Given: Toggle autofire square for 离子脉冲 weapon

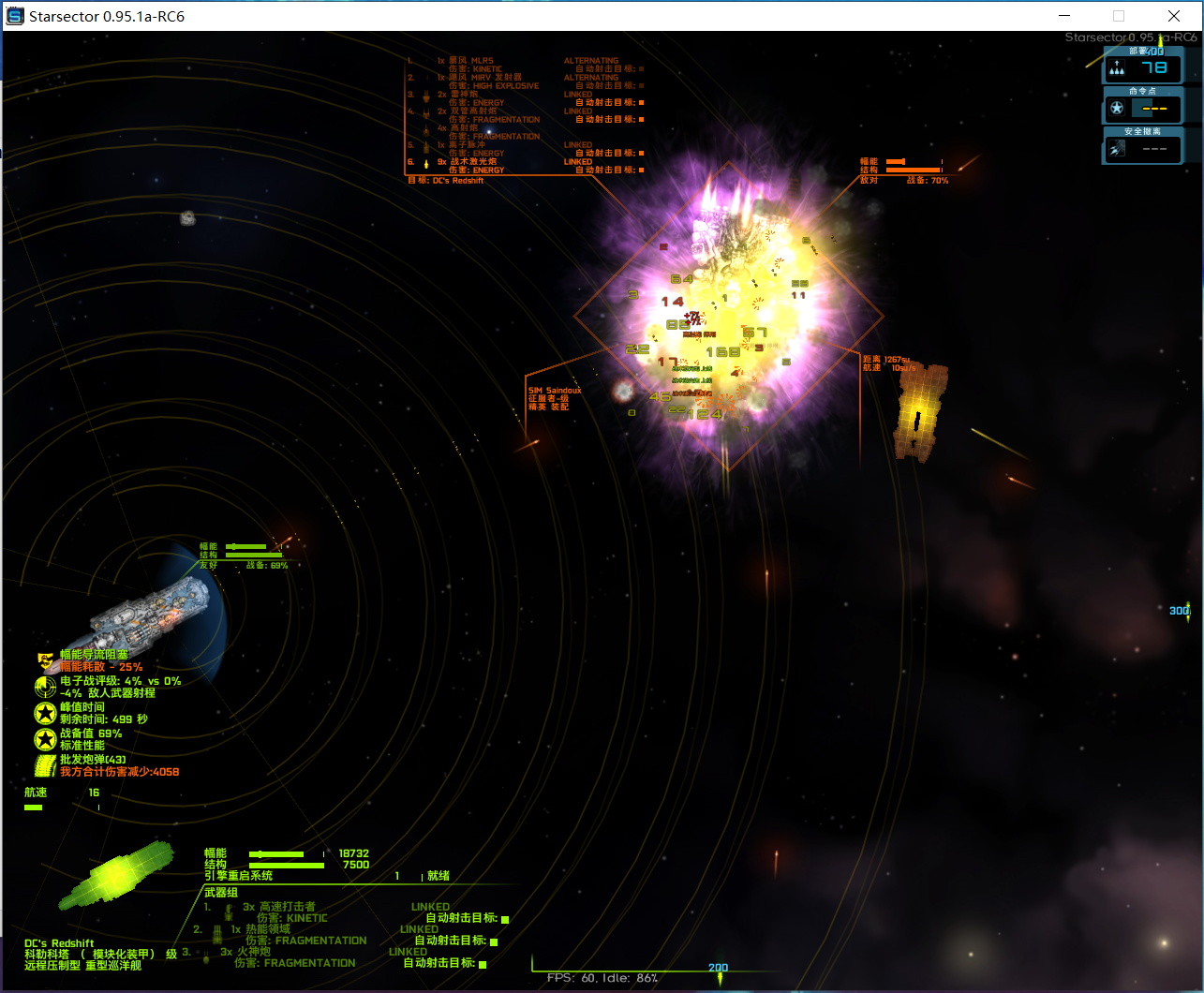Looking at the screenshot, I should tap(641, 154).
